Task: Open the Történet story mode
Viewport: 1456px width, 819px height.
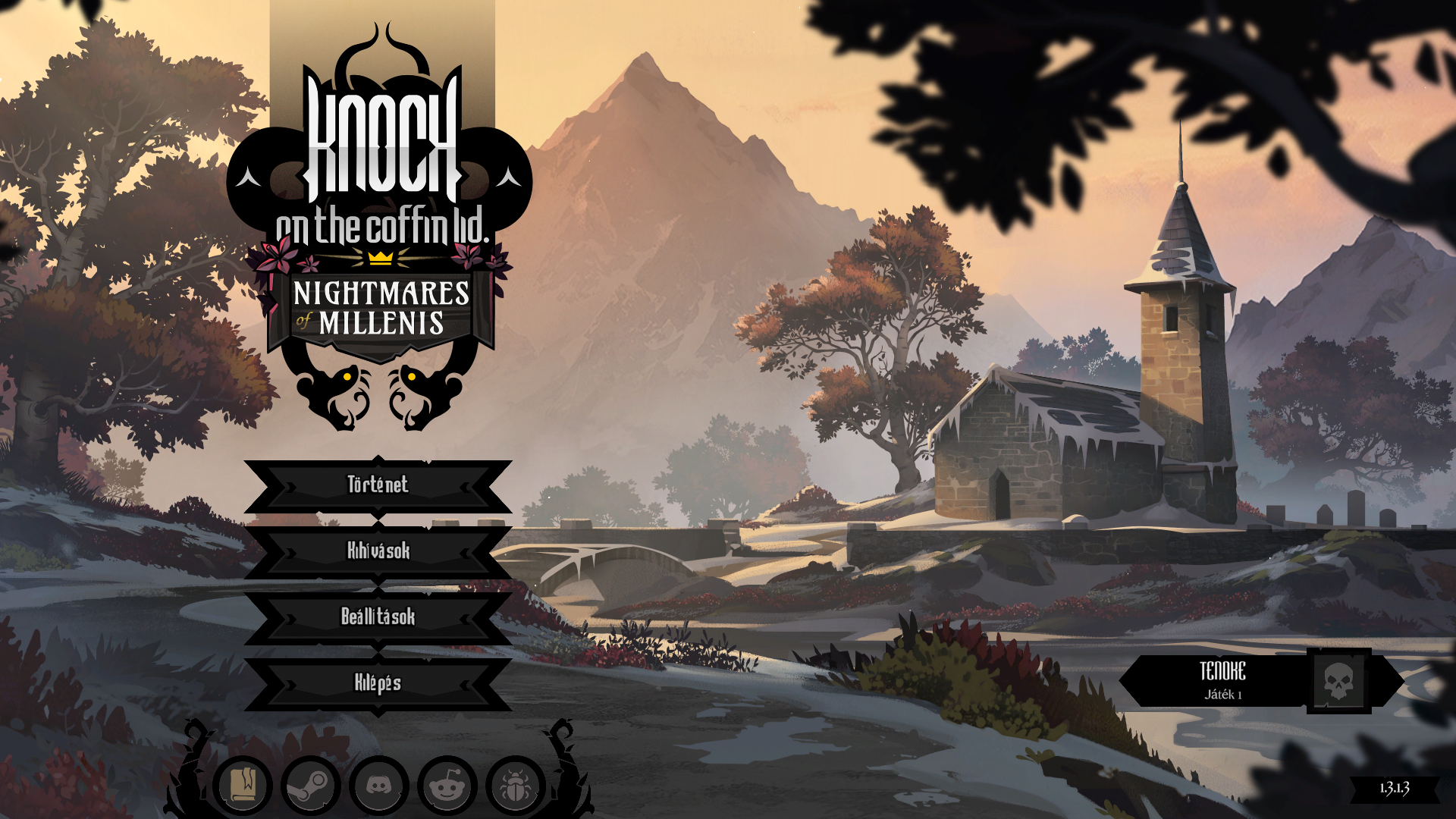Action: click(378, 485)
